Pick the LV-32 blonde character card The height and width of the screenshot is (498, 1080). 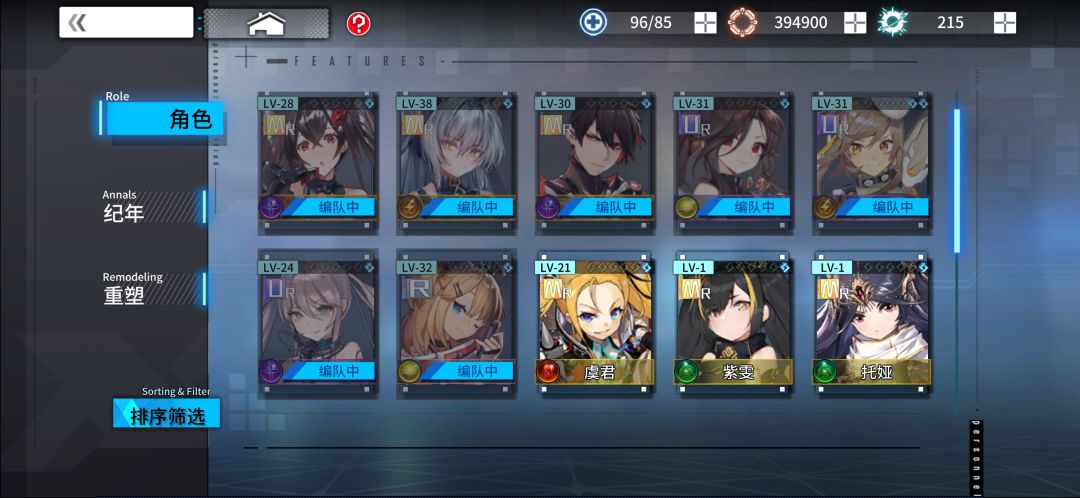[x=456, y=323]
